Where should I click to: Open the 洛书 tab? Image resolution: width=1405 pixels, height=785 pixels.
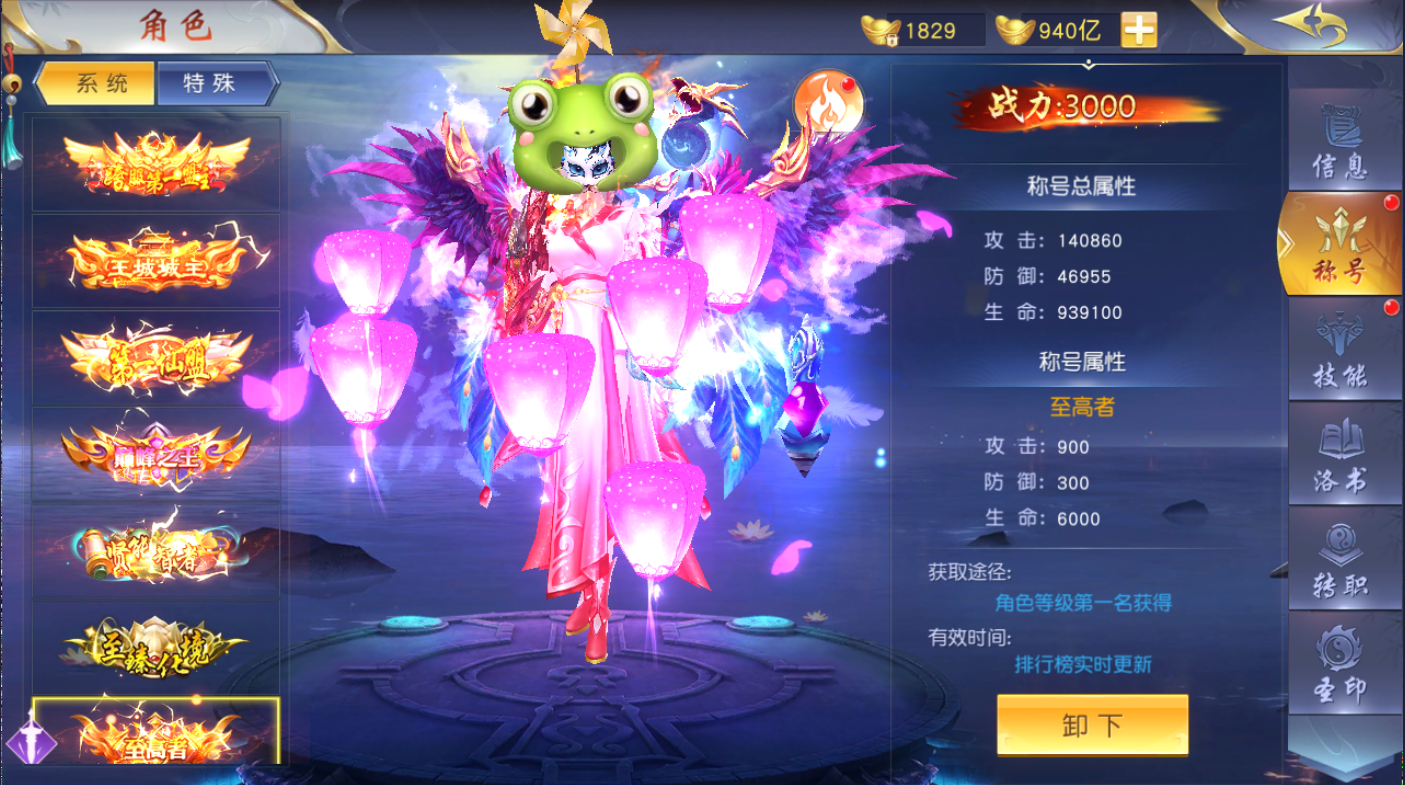[x=1341, y=458]
